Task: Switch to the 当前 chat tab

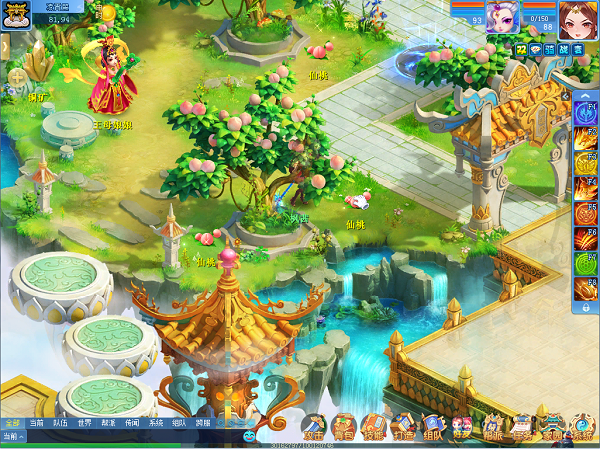Action: tap(37, 423)
